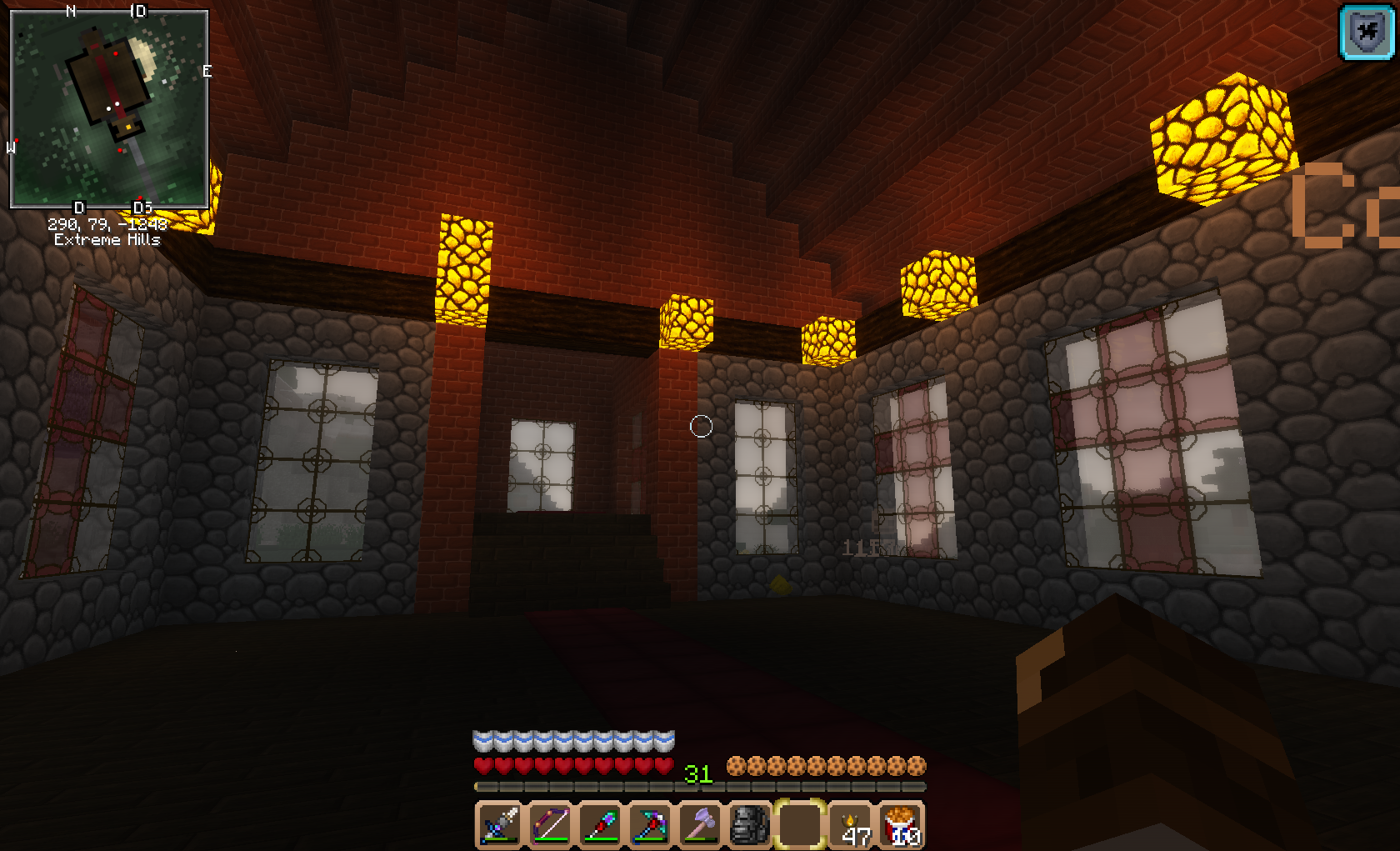Select the red and teal pickaxe slot
1400x851 pixels.
pos(650,825)
